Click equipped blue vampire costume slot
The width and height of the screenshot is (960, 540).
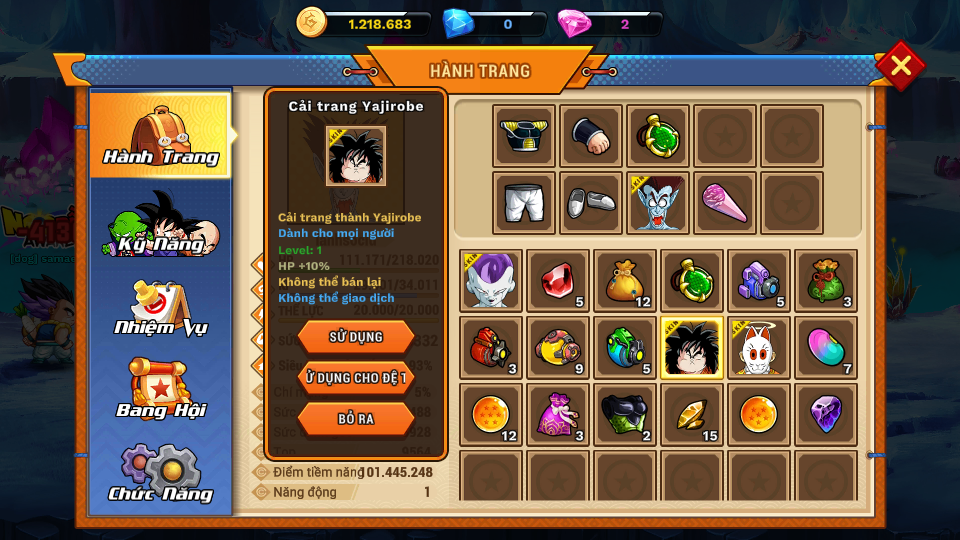[x=658, y=203]
